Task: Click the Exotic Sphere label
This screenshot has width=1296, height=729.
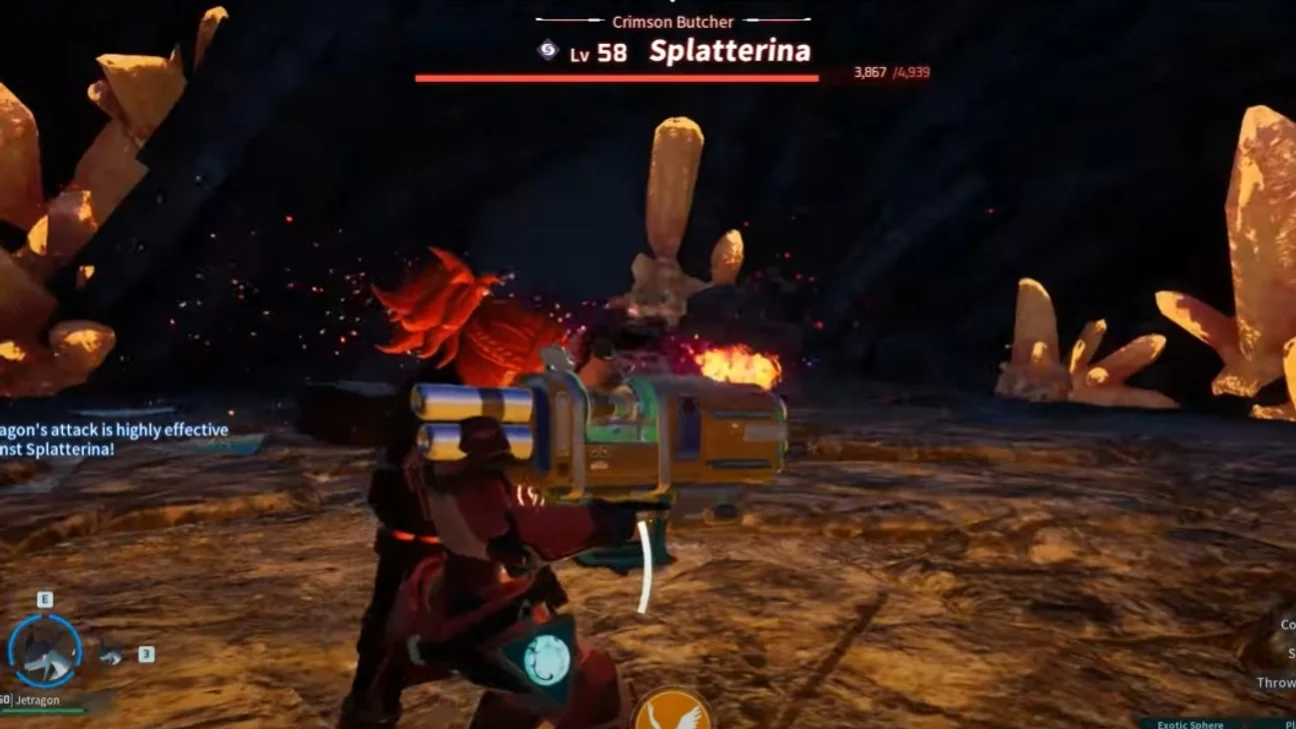Action: pyautogui.click(x=1190, y=723)
